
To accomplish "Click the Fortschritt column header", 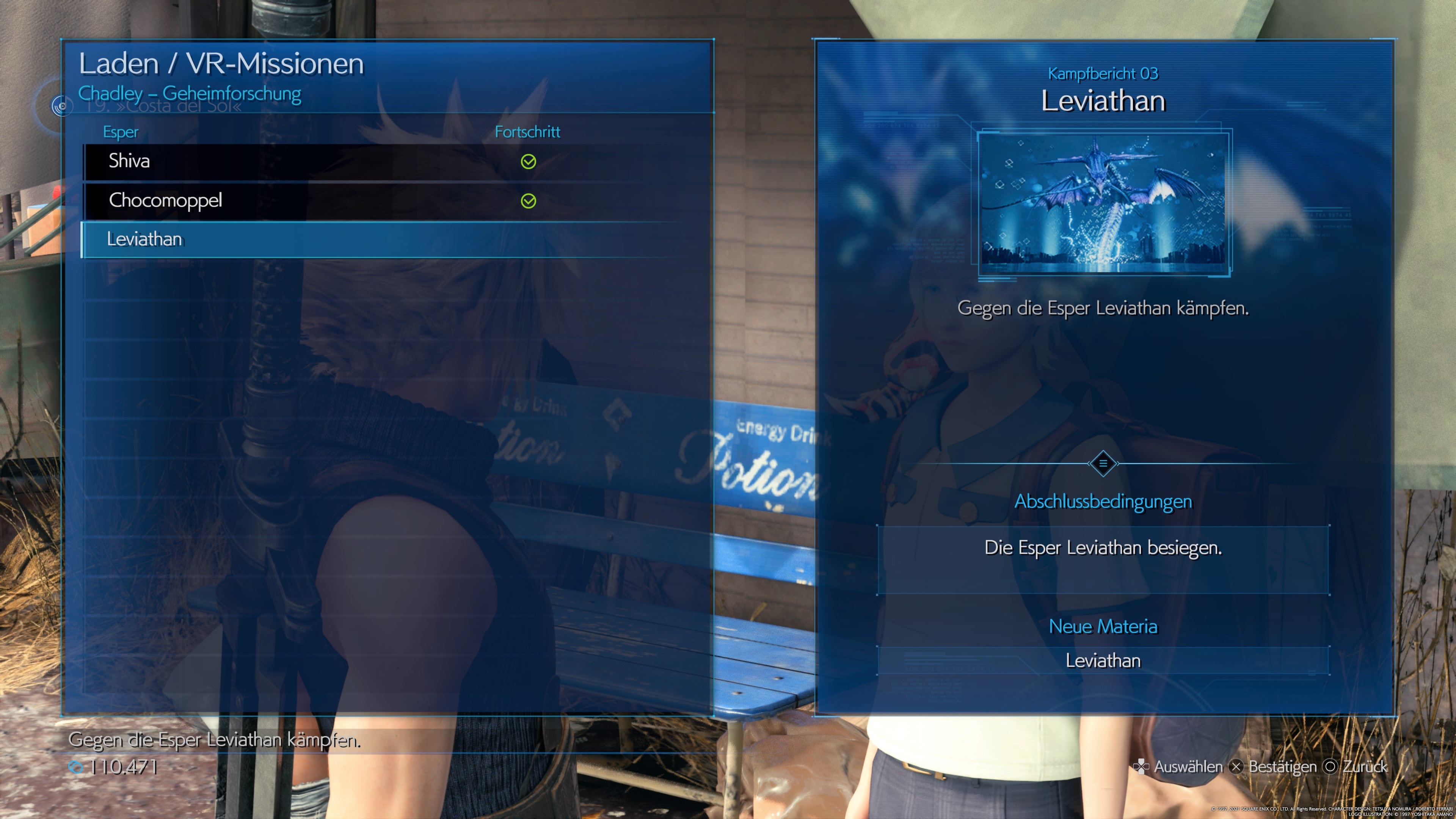I will [x=527, y=132].
